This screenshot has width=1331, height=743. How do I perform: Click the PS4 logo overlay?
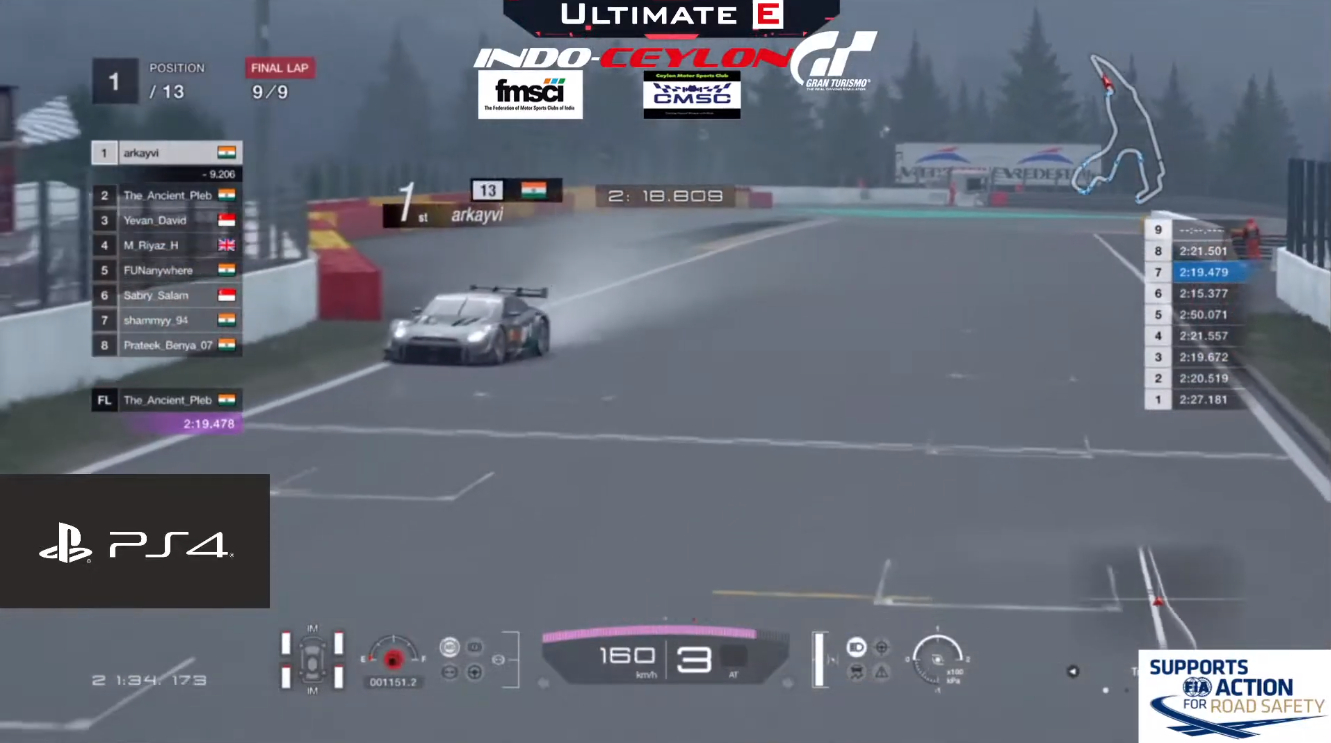click(135, 542)
